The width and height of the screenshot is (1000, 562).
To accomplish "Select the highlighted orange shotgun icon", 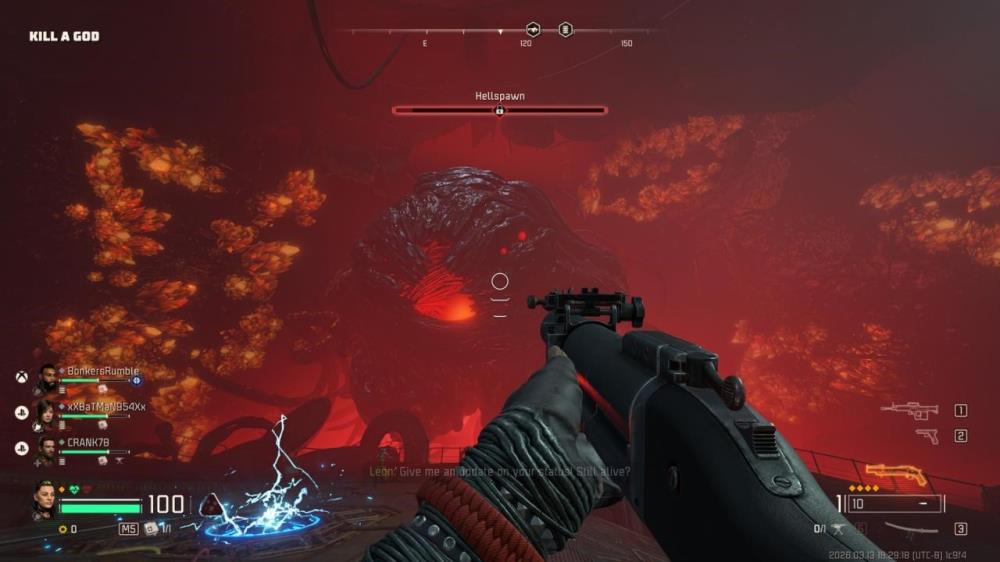I will 896,473.
